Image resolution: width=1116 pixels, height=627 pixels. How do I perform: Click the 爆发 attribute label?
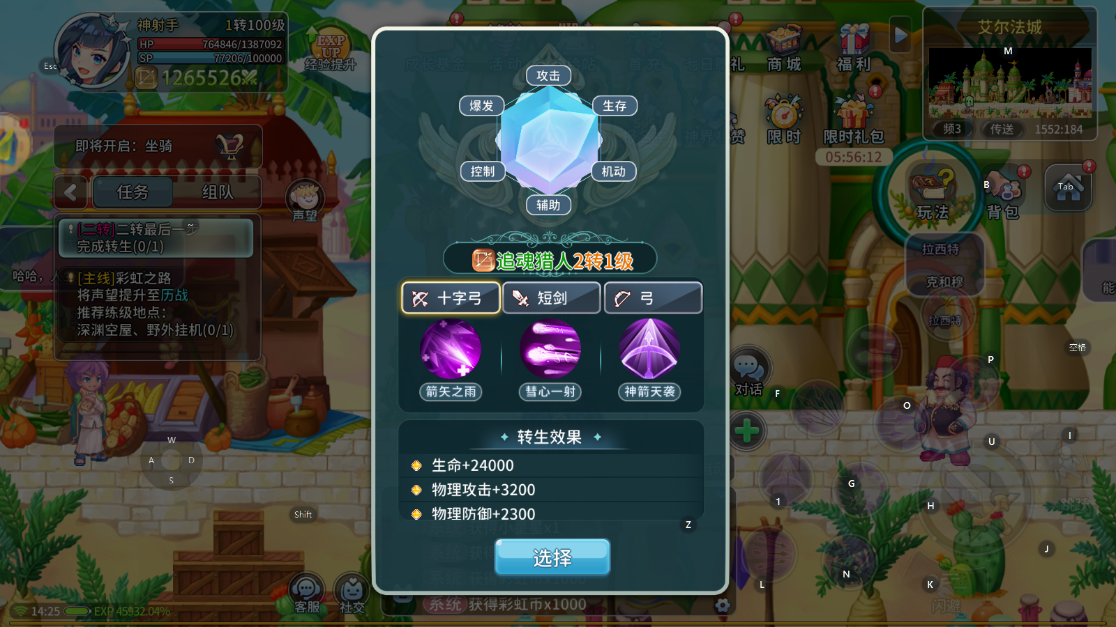[x=481, y=106]
